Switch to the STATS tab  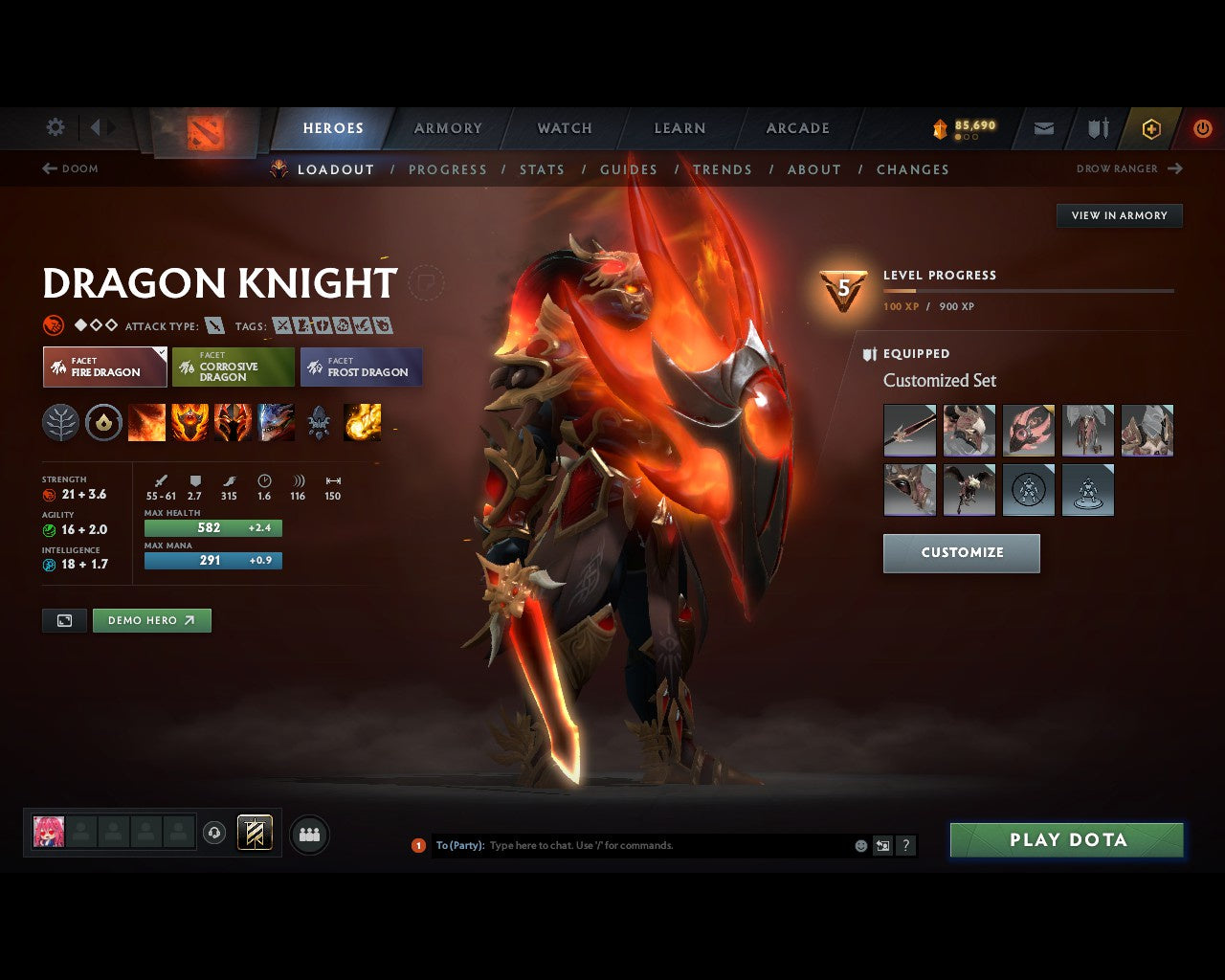(542, 169)
